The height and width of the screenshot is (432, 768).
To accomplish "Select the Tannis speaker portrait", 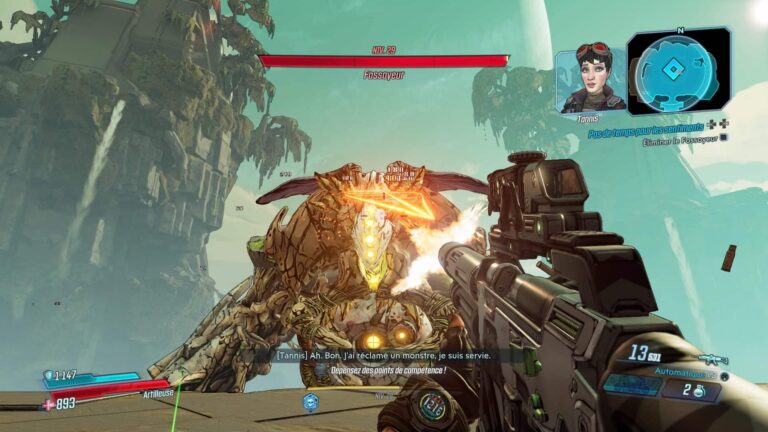I will point(591,78).
